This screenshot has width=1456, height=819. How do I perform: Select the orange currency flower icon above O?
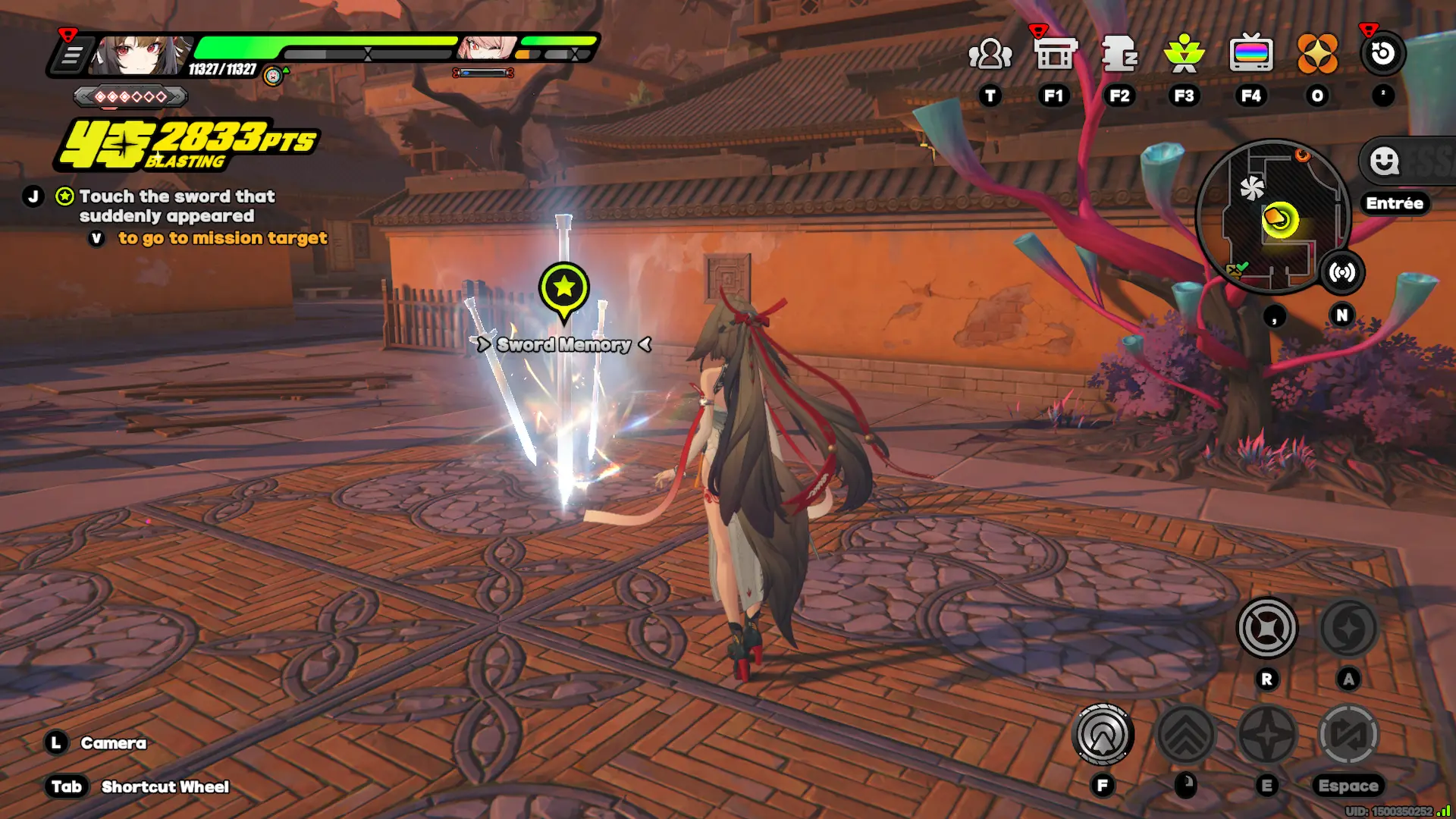(1317, 52)
